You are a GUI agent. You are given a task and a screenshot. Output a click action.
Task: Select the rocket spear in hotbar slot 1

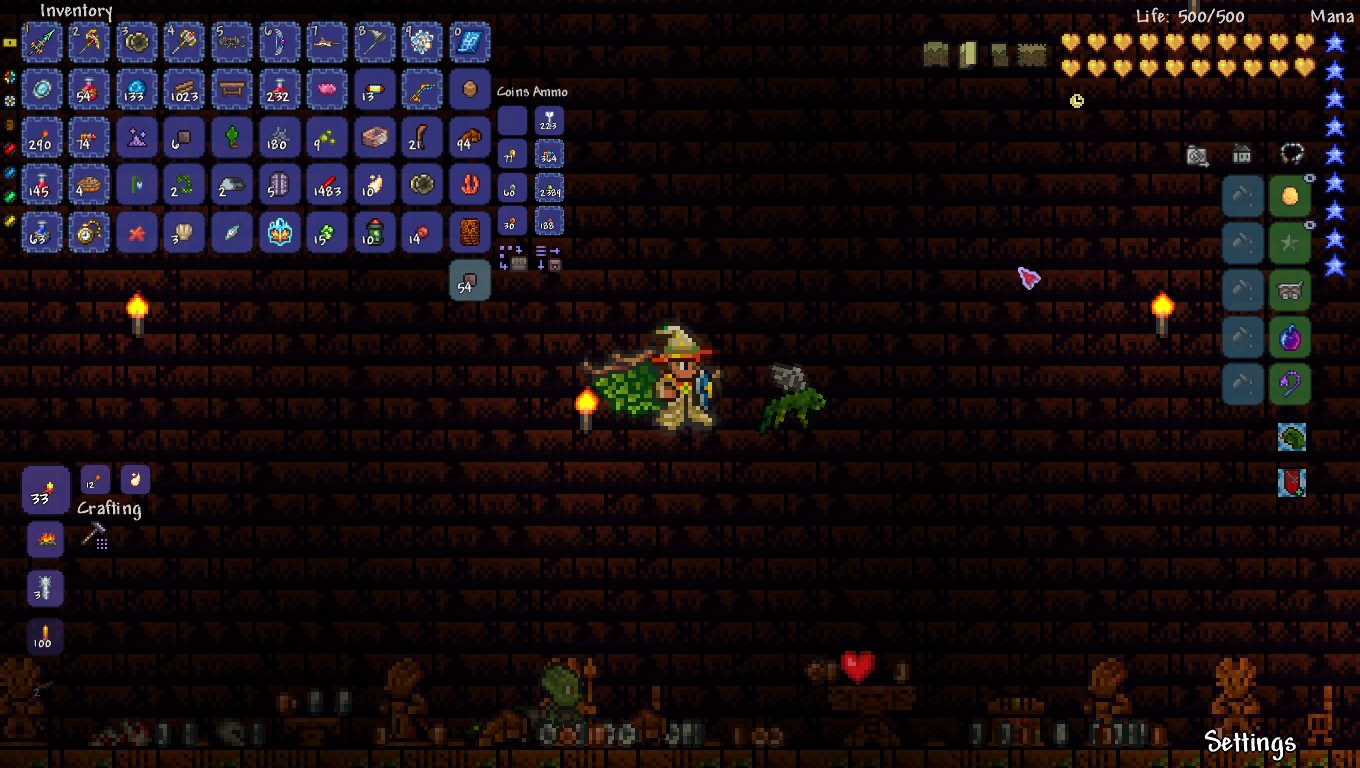[42, 42]
